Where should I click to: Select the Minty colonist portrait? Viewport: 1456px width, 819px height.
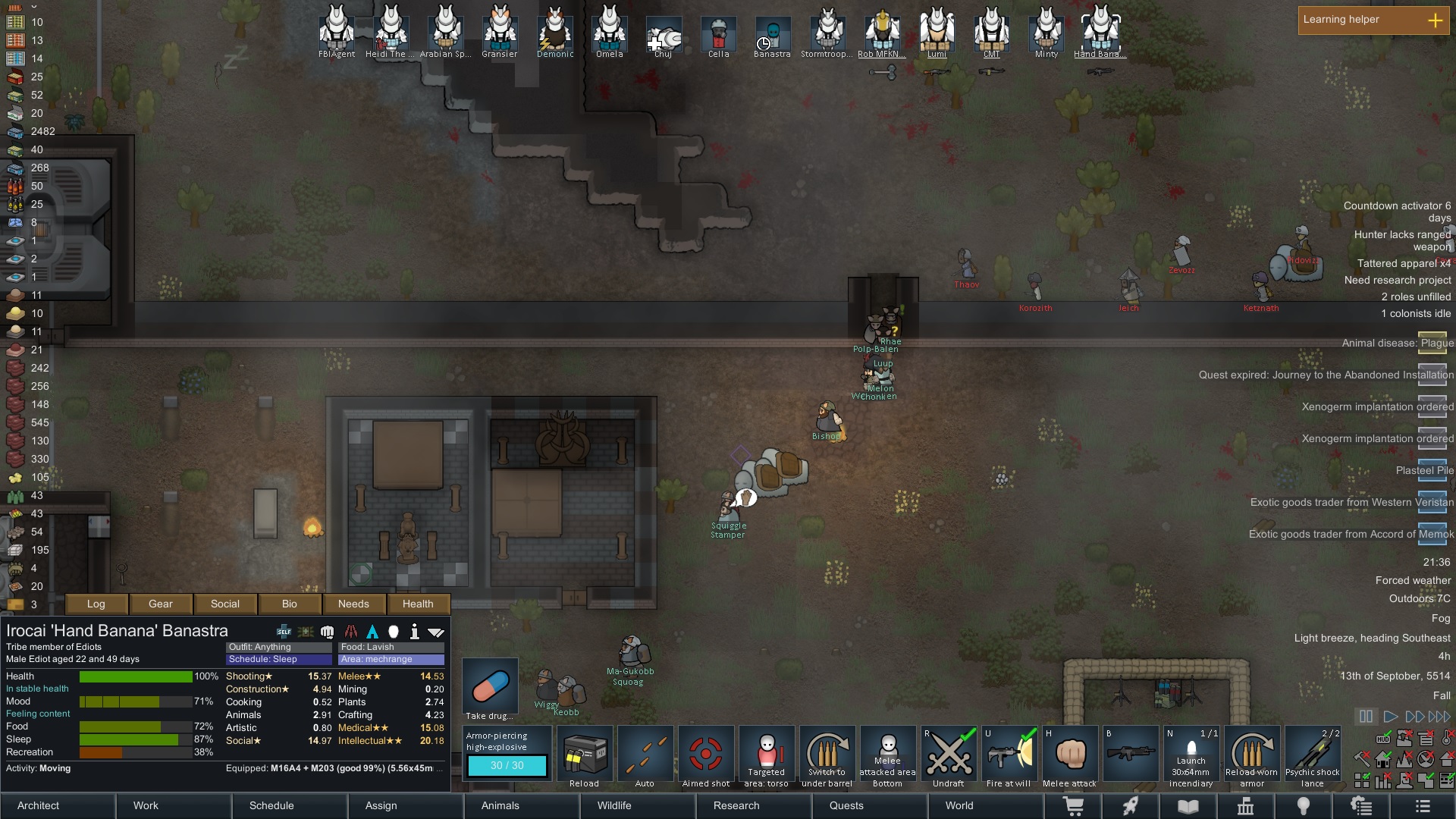pos(1046,32)
